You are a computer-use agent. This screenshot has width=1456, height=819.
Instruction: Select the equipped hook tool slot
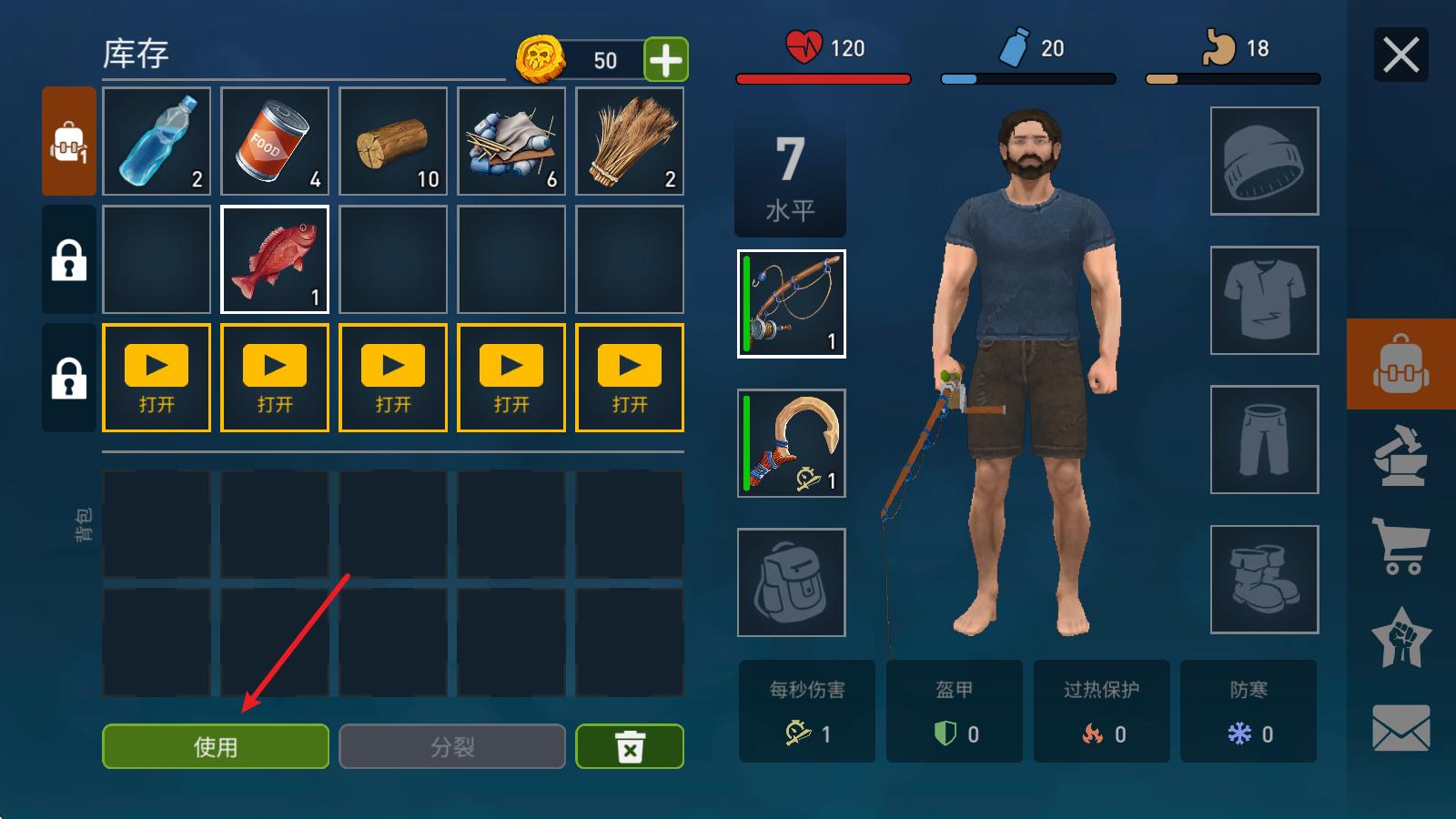click(x=792, y=443)
